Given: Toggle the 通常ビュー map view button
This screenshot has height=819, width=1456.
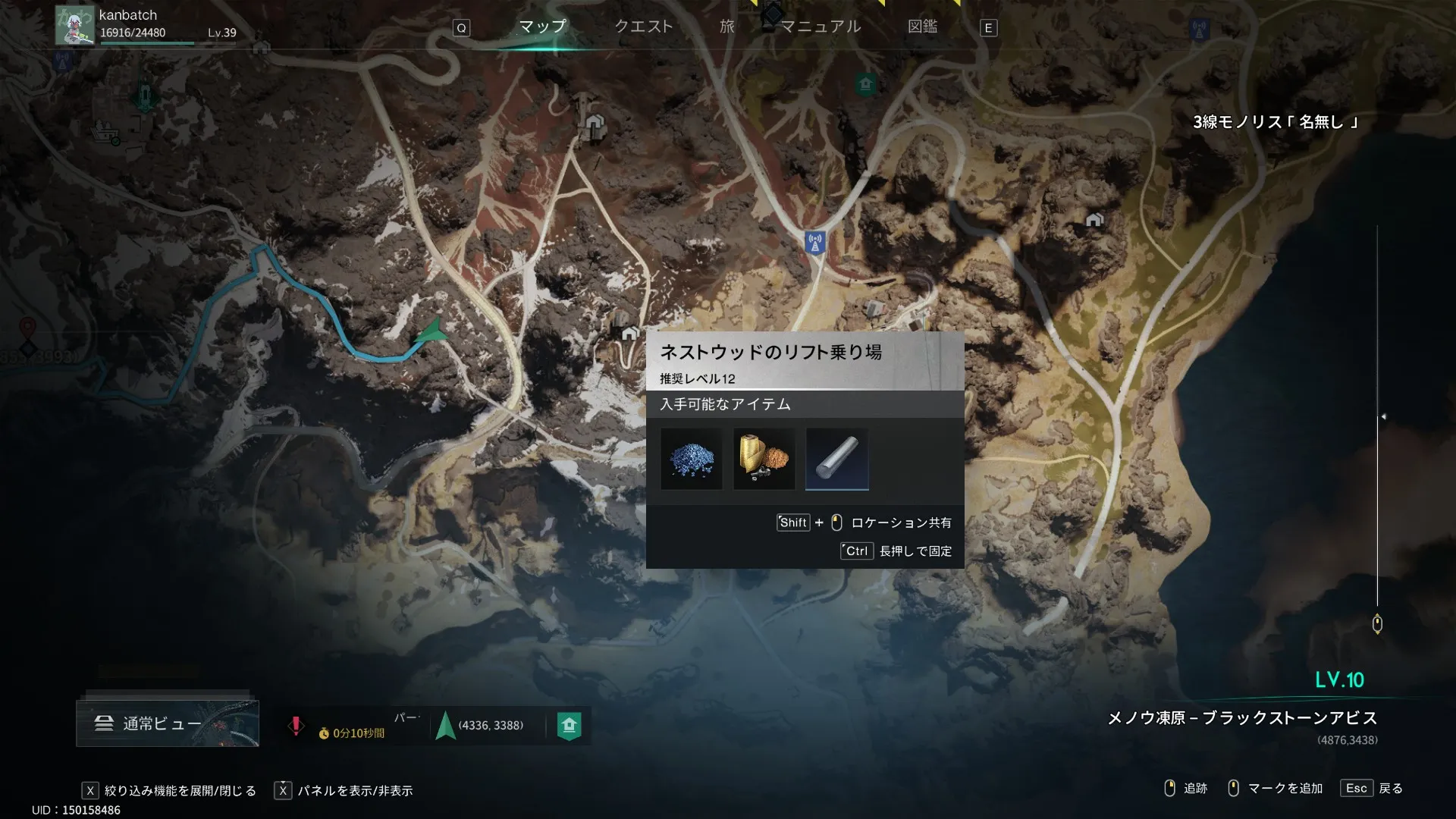Looking at the screenshot, I should pos(168,723).
